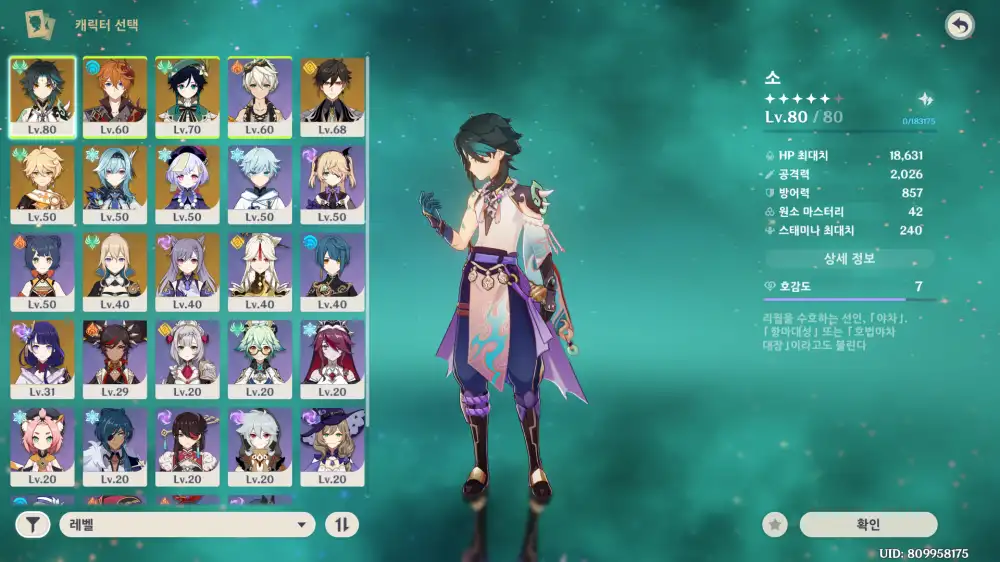
Task: Choose the Lv.70 Venti character tile
Action: [187, 96]
